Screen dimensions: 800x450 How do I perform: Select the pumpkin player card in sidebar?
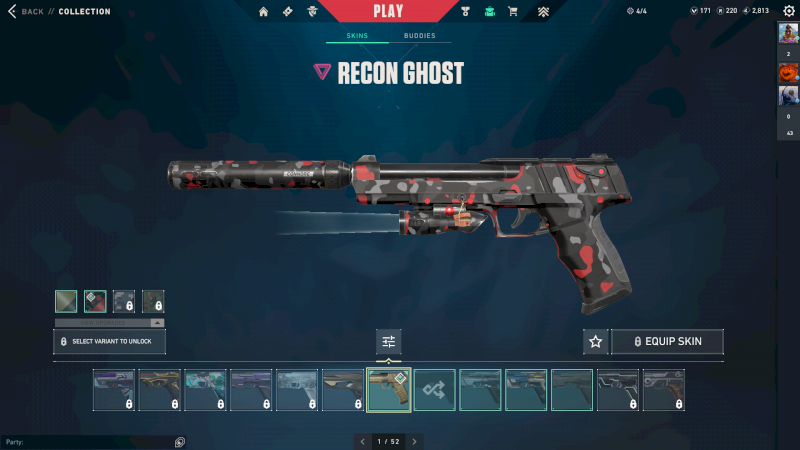788,74
